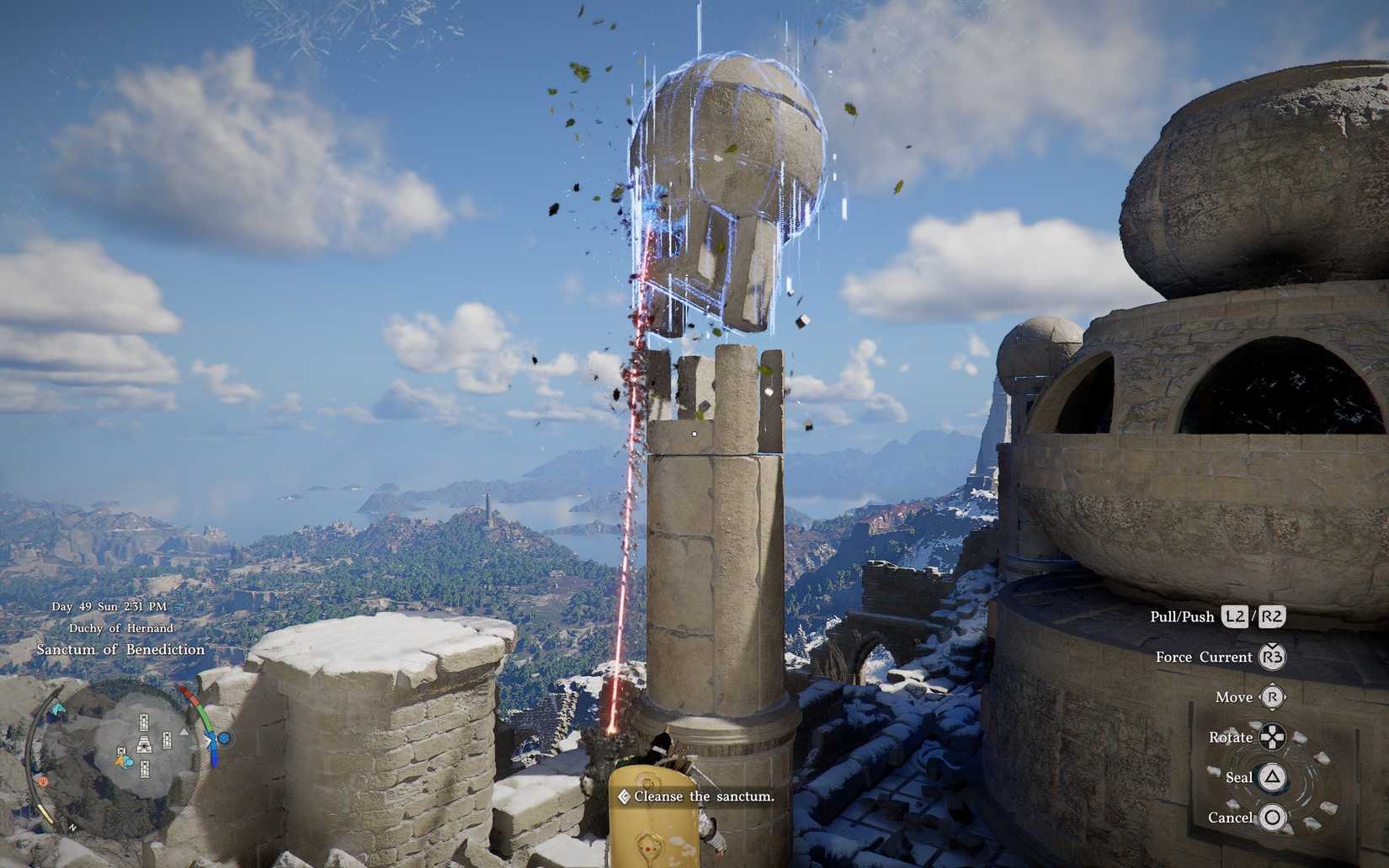Toggle Push with the R2 button prompt
Screen dimensions: 1389x868
1271,616
